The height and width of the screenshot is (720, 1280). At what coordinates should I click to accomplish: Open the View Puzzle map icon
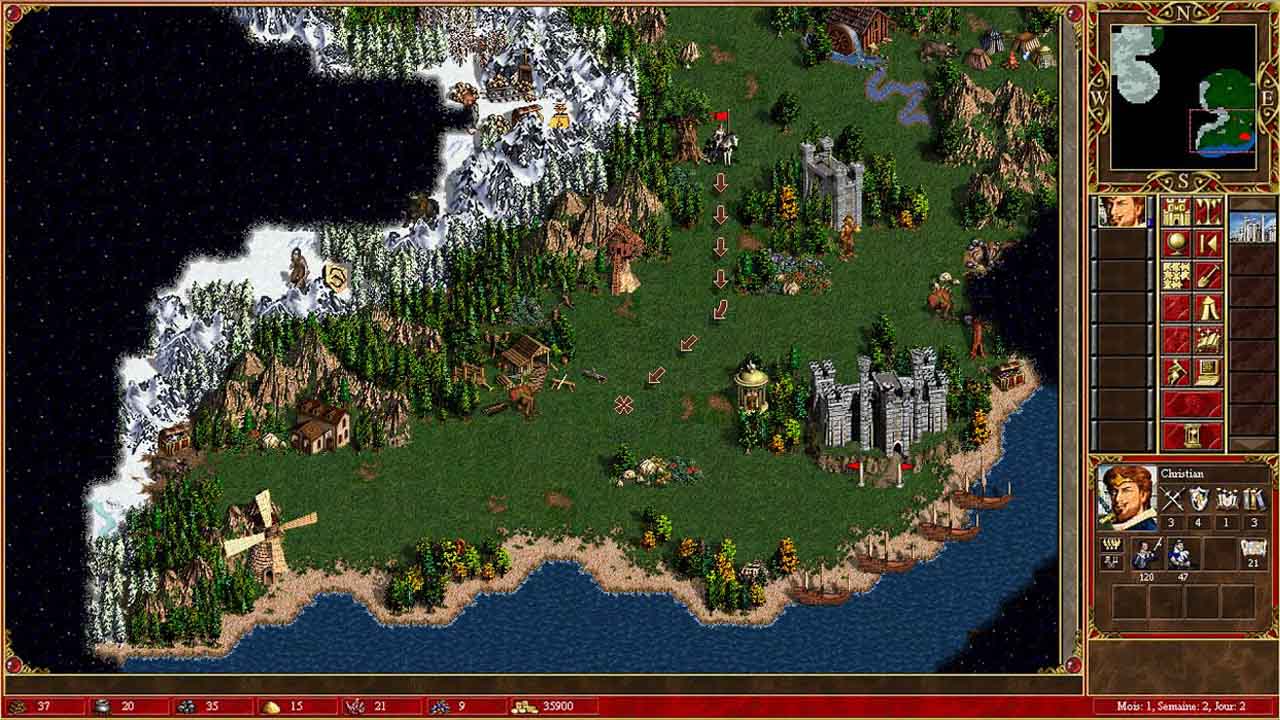tap(1175, 275)
